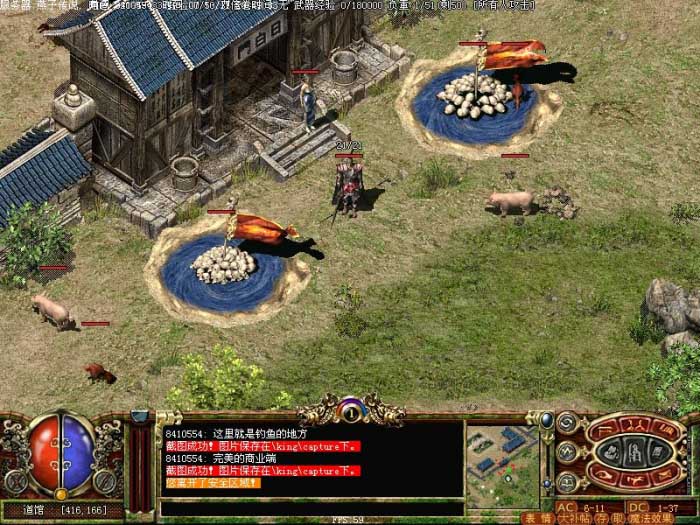Open the character figure icon in oval panel
Viewport: 700px width, 525px height.
633,450
